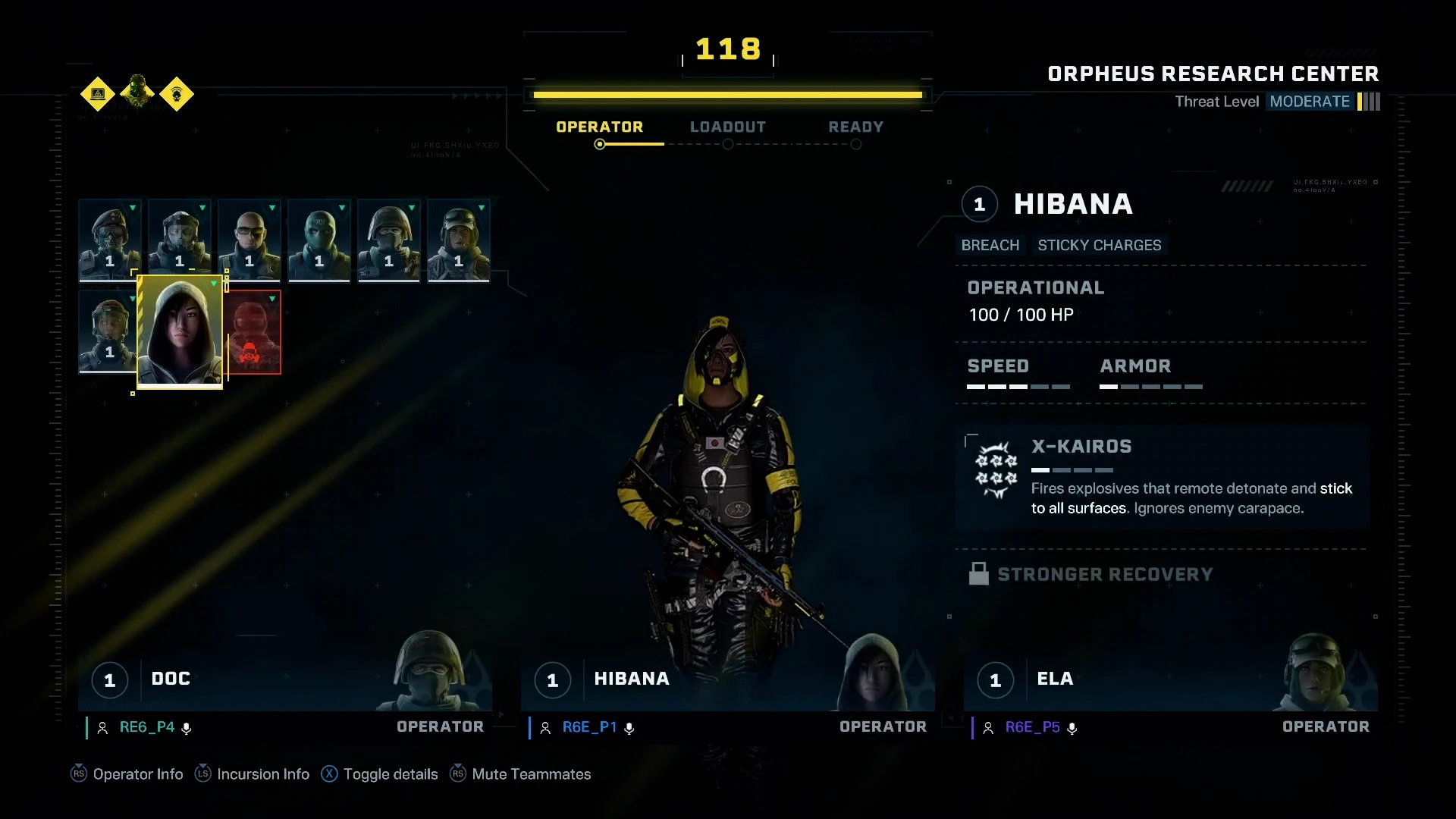
Task: Toggle R6E_P5 microphone icon
Action: pos(1072,728)
